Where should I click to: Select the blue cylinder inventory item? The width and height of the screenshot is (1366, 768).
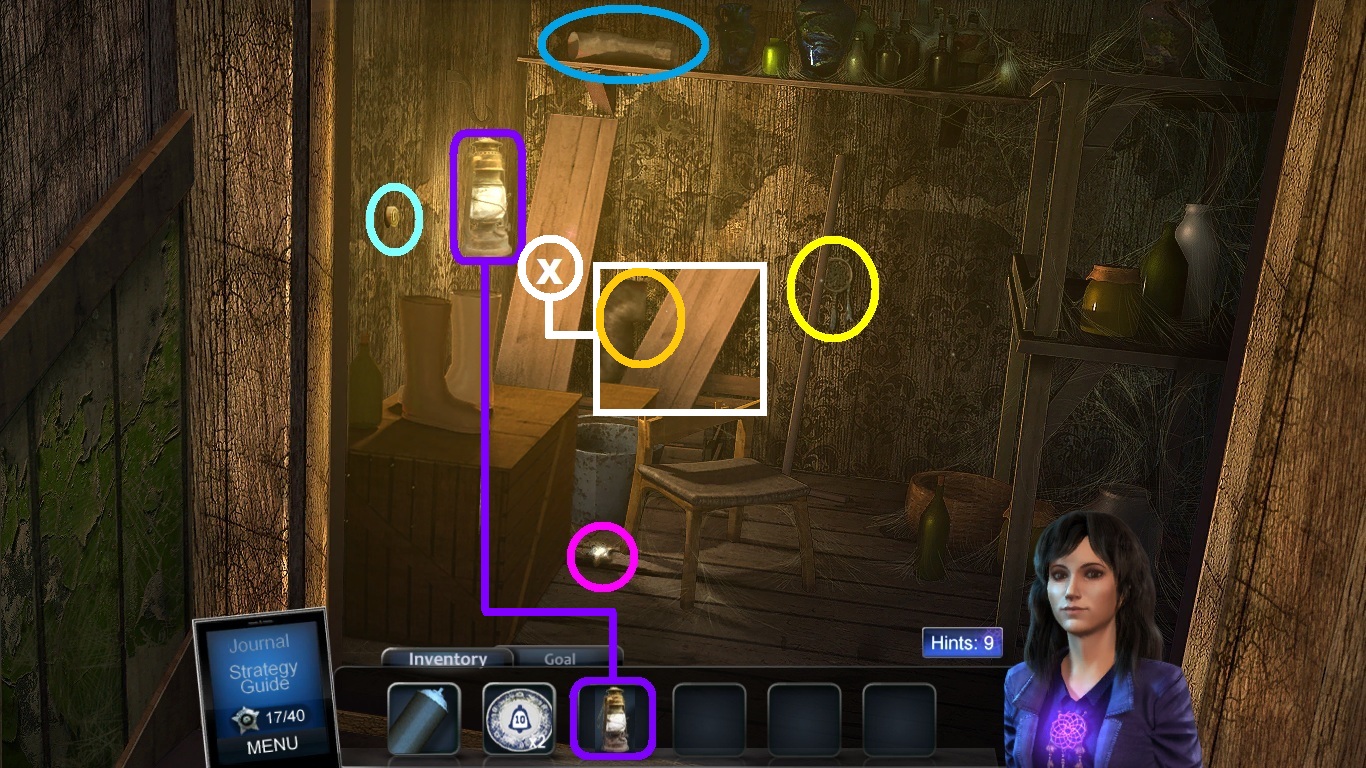(x=423, y=717)
